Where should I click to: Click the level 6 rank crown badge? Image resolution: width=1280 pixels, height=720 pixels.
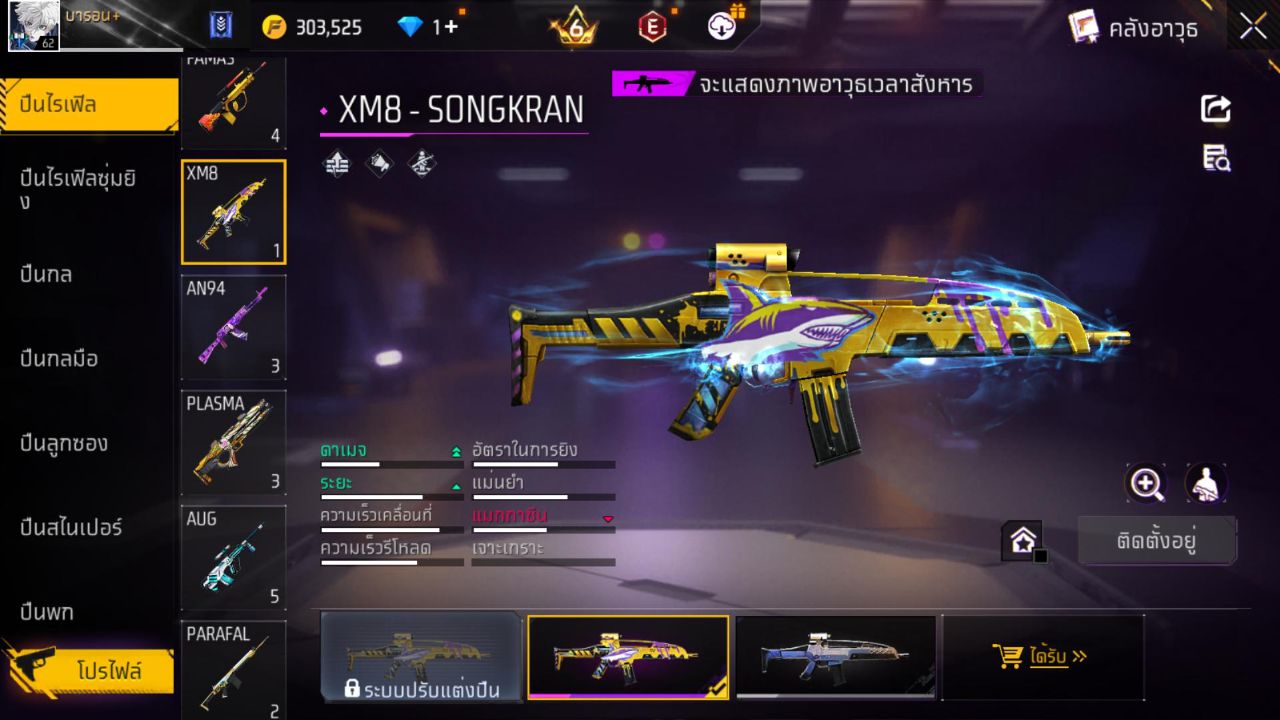573,26
